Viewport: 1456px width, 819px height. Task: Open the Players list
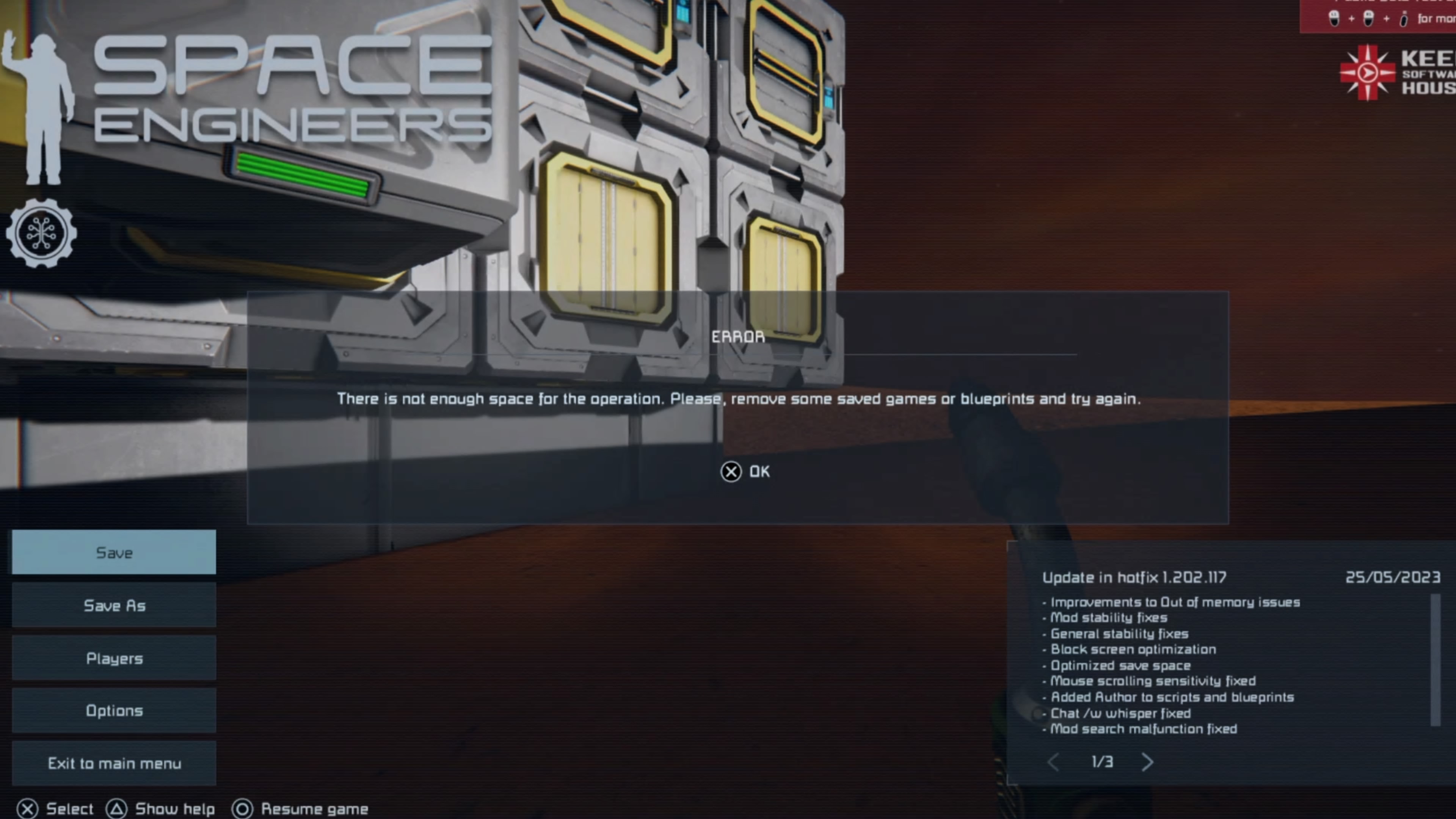[x=114, y=658]
